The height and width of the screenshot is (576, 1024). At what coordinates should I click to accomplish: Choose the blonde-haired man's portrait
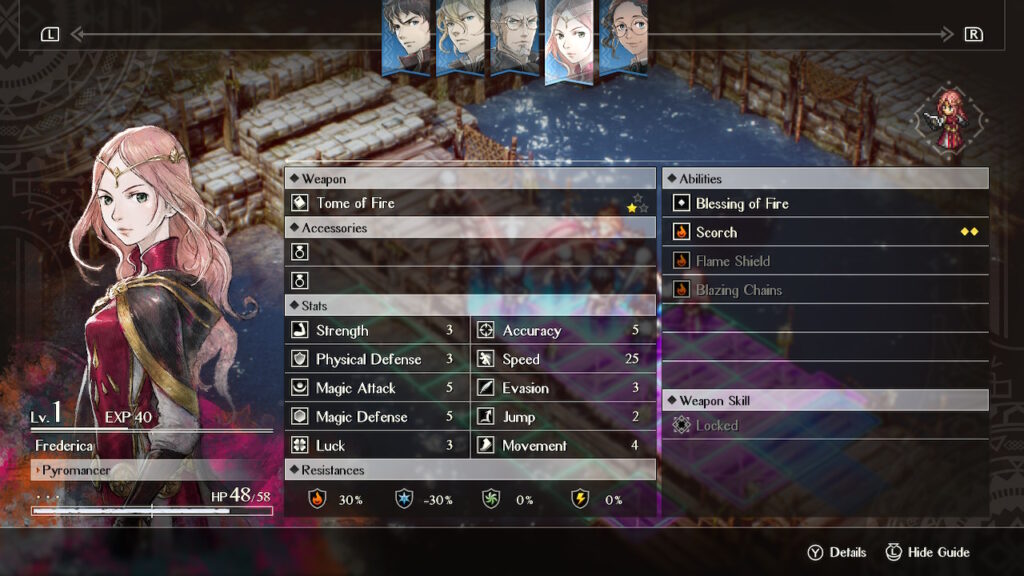click(x=461, y=36)
